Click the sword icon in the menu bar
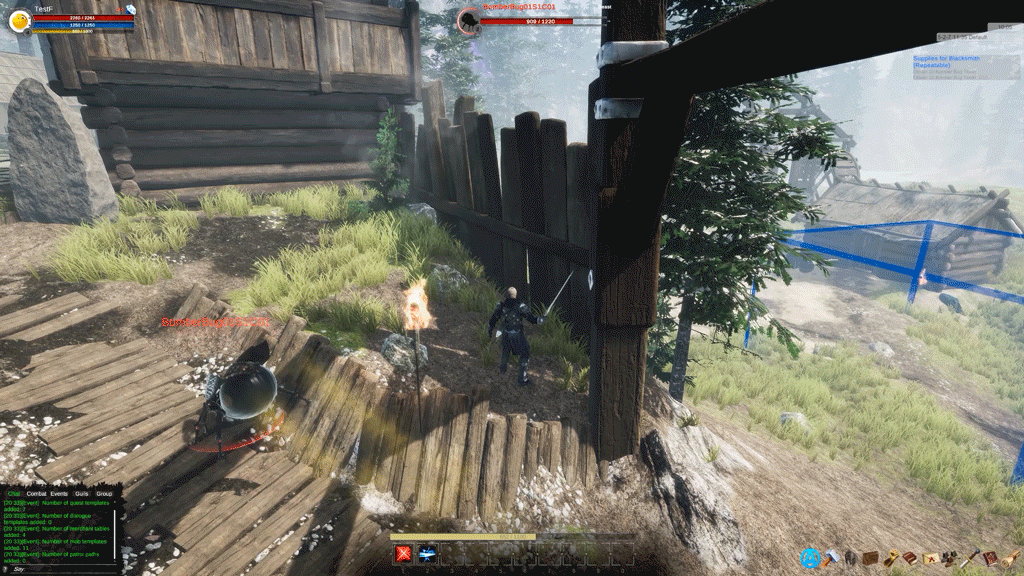 [970, 558]
